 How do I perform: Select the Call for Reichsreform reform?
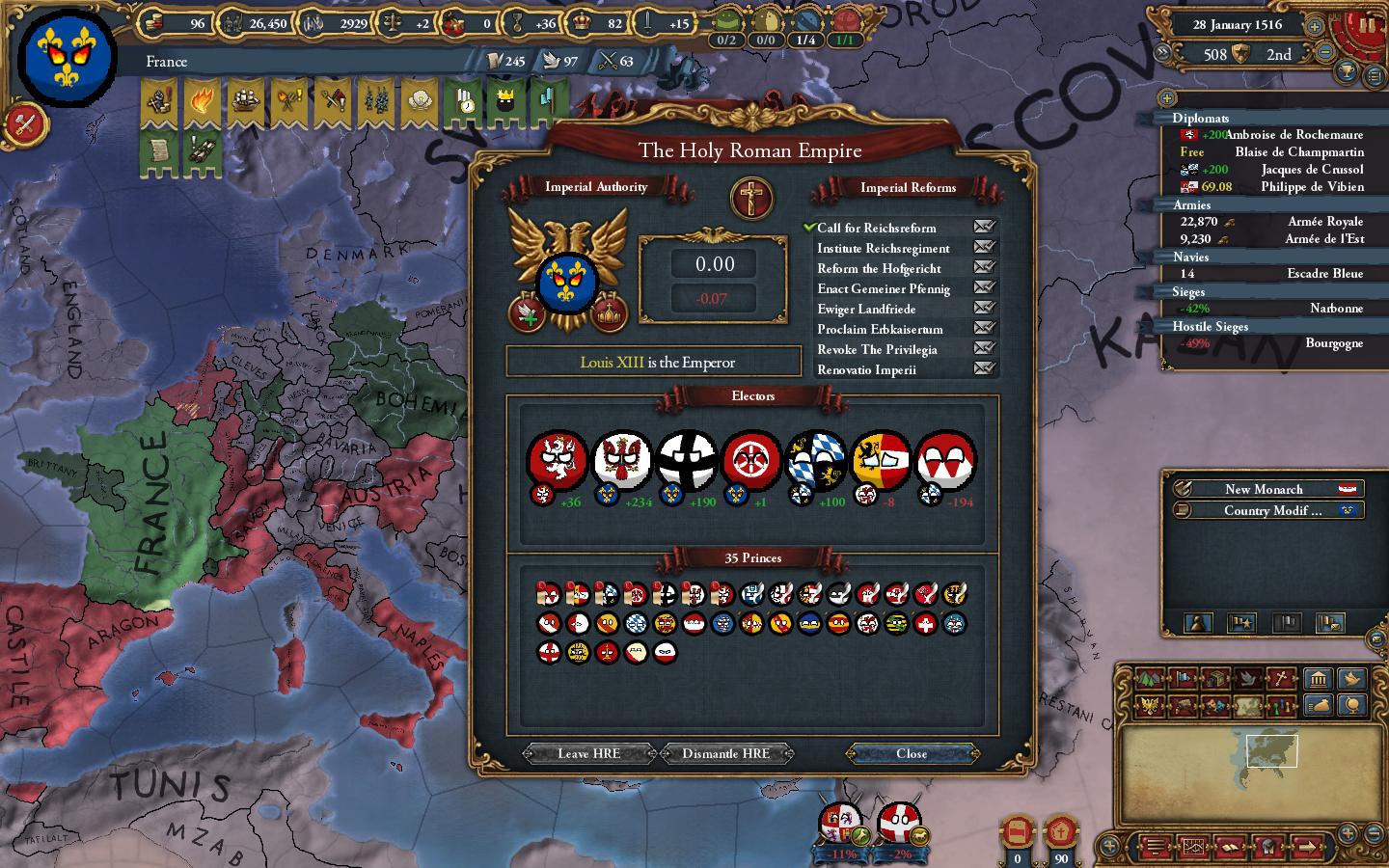pyautogui.click(x=876, y=229)
